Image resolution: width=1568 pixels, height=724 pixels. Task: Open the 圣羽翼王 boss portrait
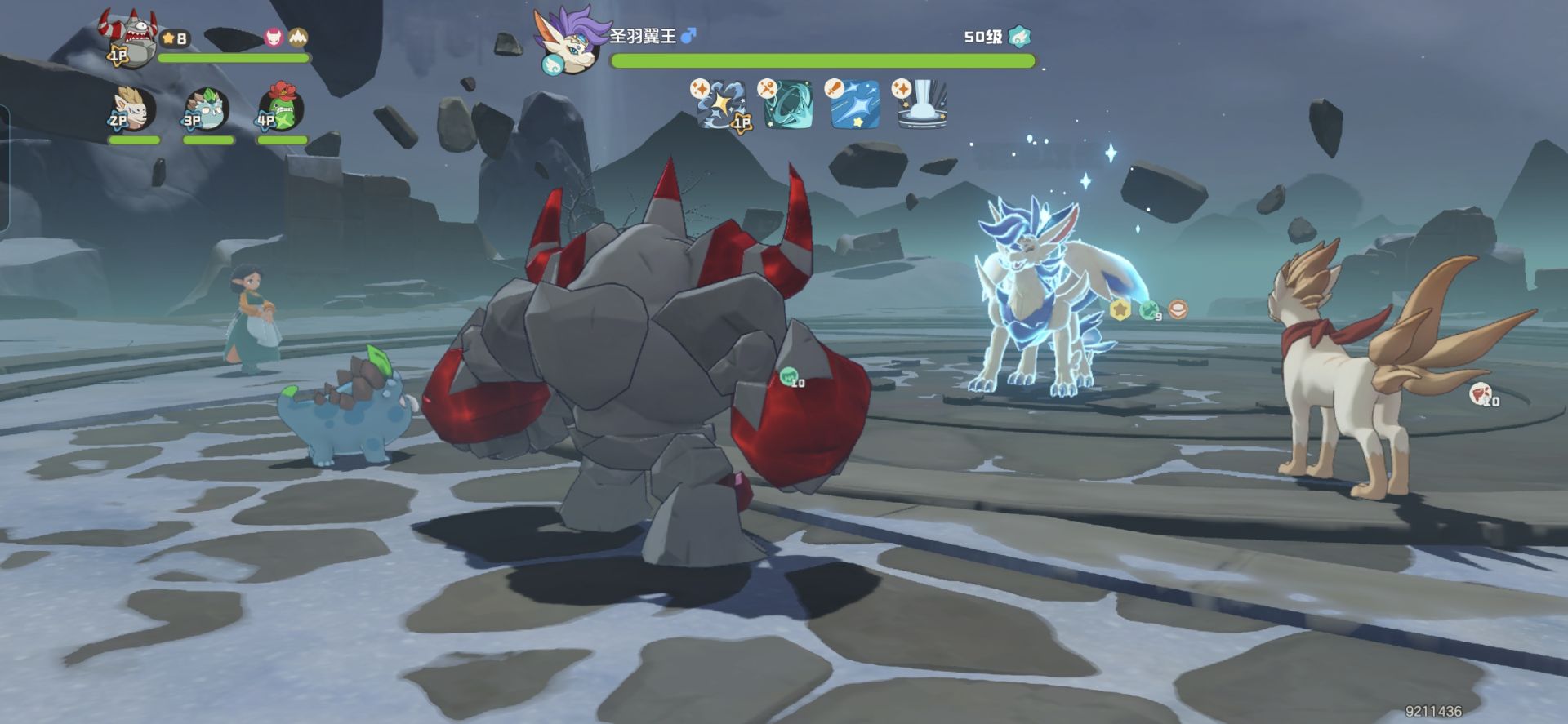click(x=569, y=41)
